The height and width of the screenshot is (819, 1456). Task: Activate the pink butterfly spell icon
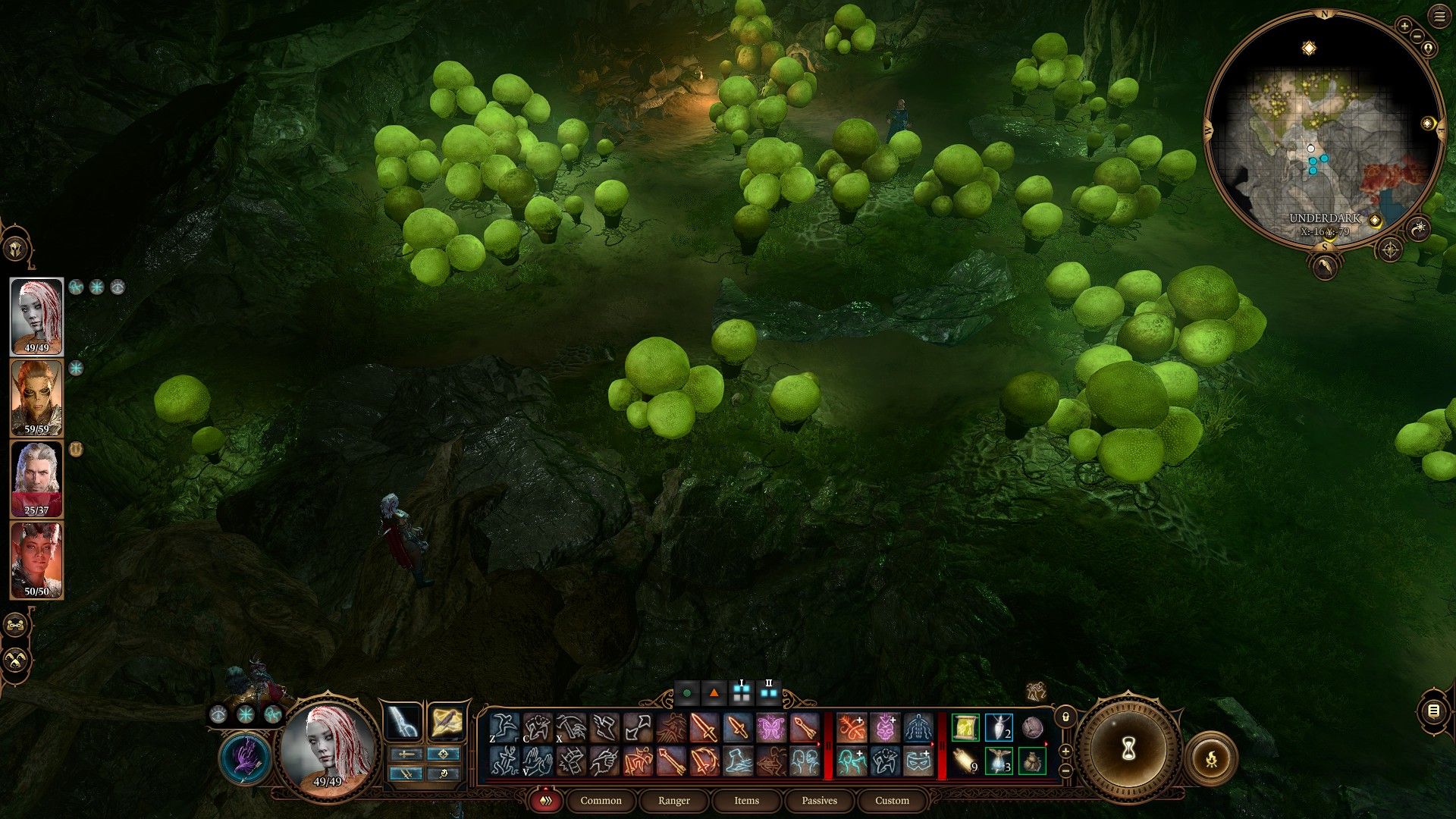[770, 728]
